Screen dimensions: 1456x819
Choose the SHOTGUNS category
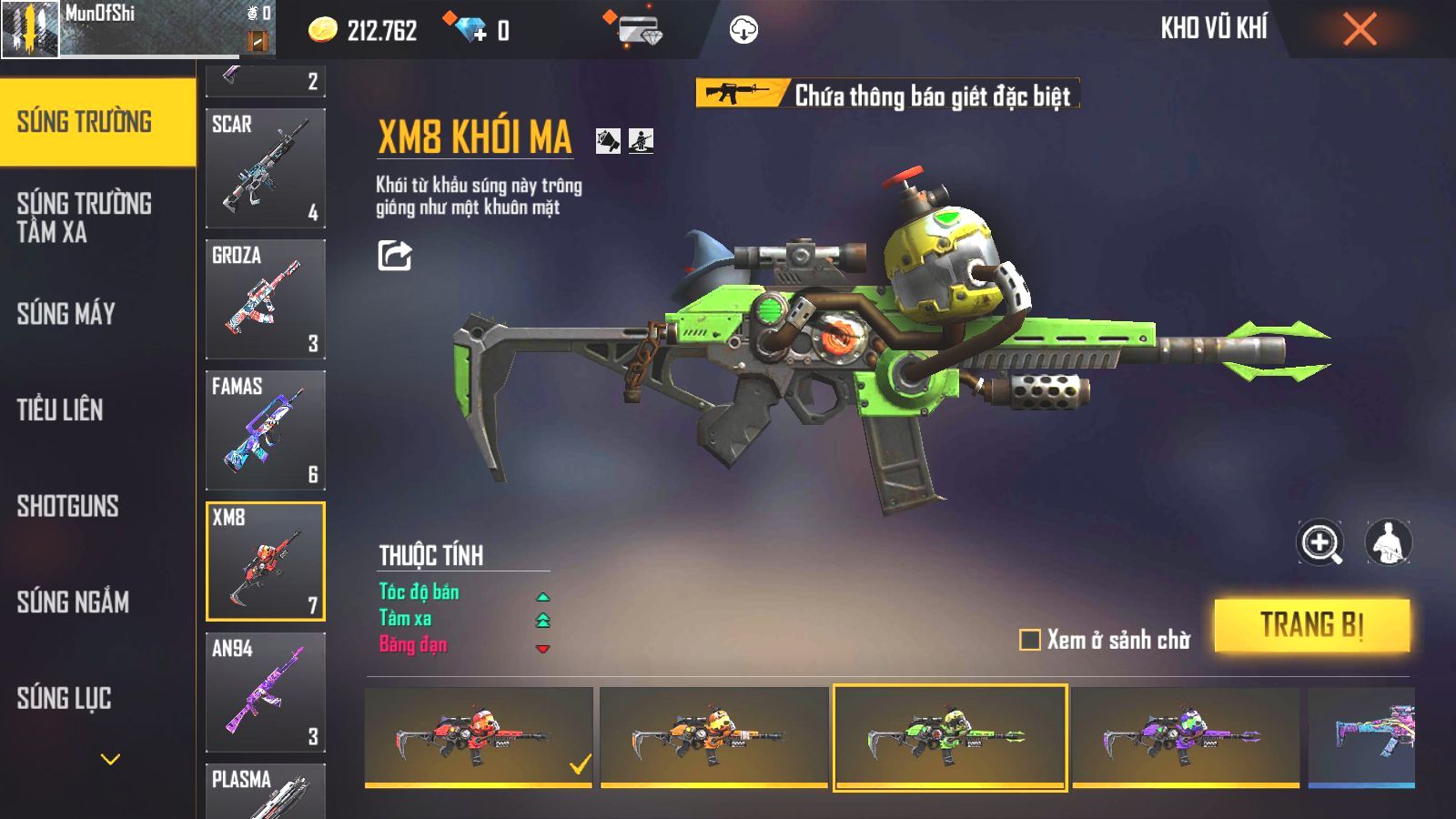click(x=68, y=506)
